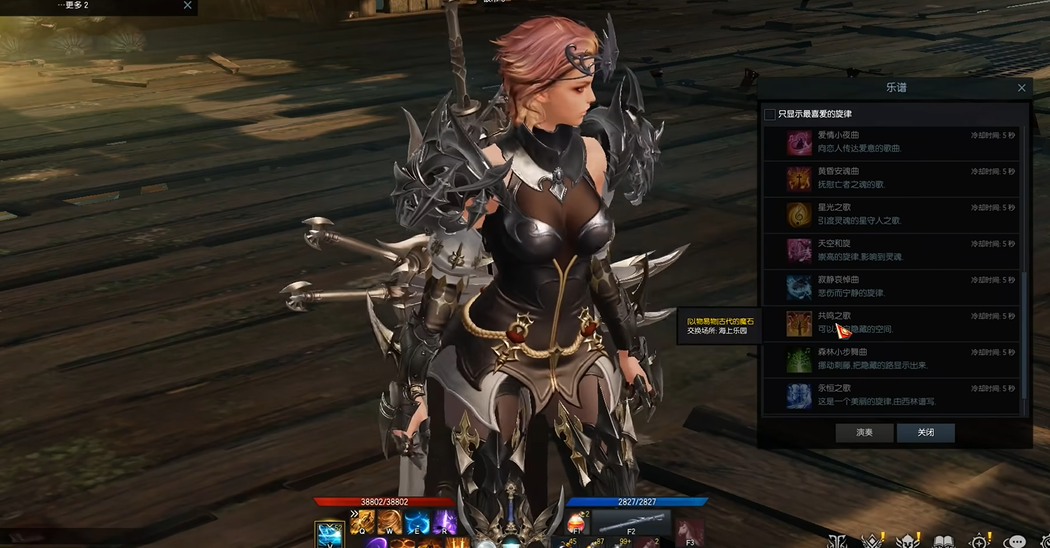1050x548 pixels.
Task: Open the chat speech-bubble icon
Action: click(1015, 541)
